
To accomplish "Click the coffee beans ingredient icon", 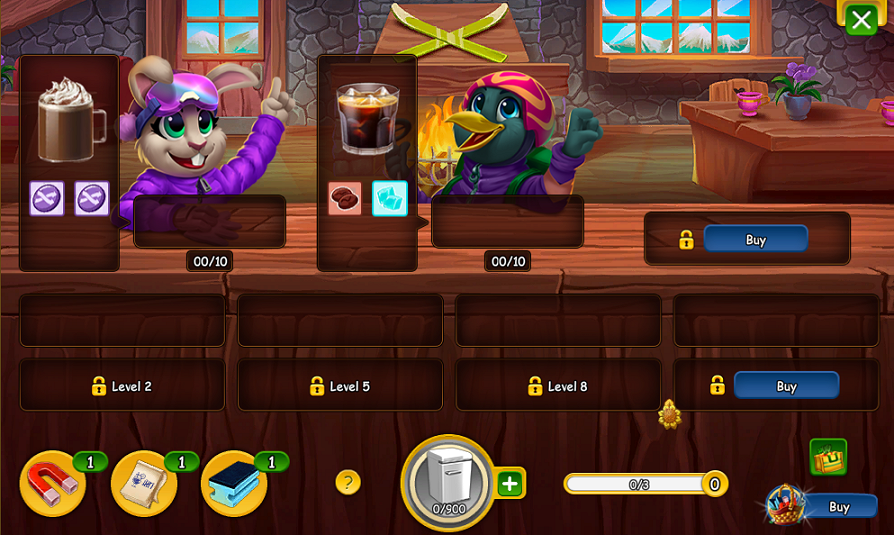I will coord(345,198).
